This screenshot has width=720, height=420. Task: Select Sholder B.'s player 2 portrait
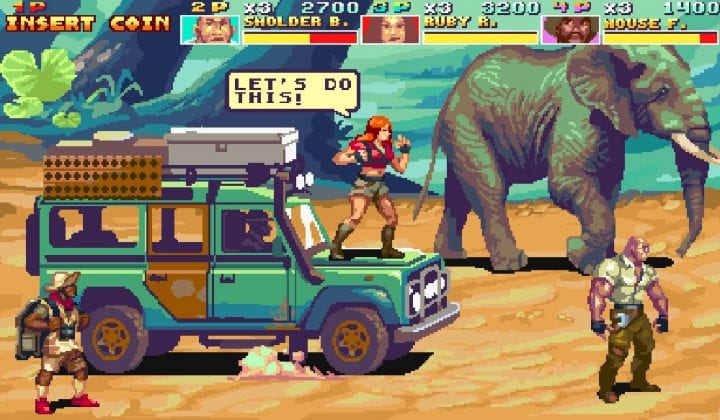pos(210,29)
